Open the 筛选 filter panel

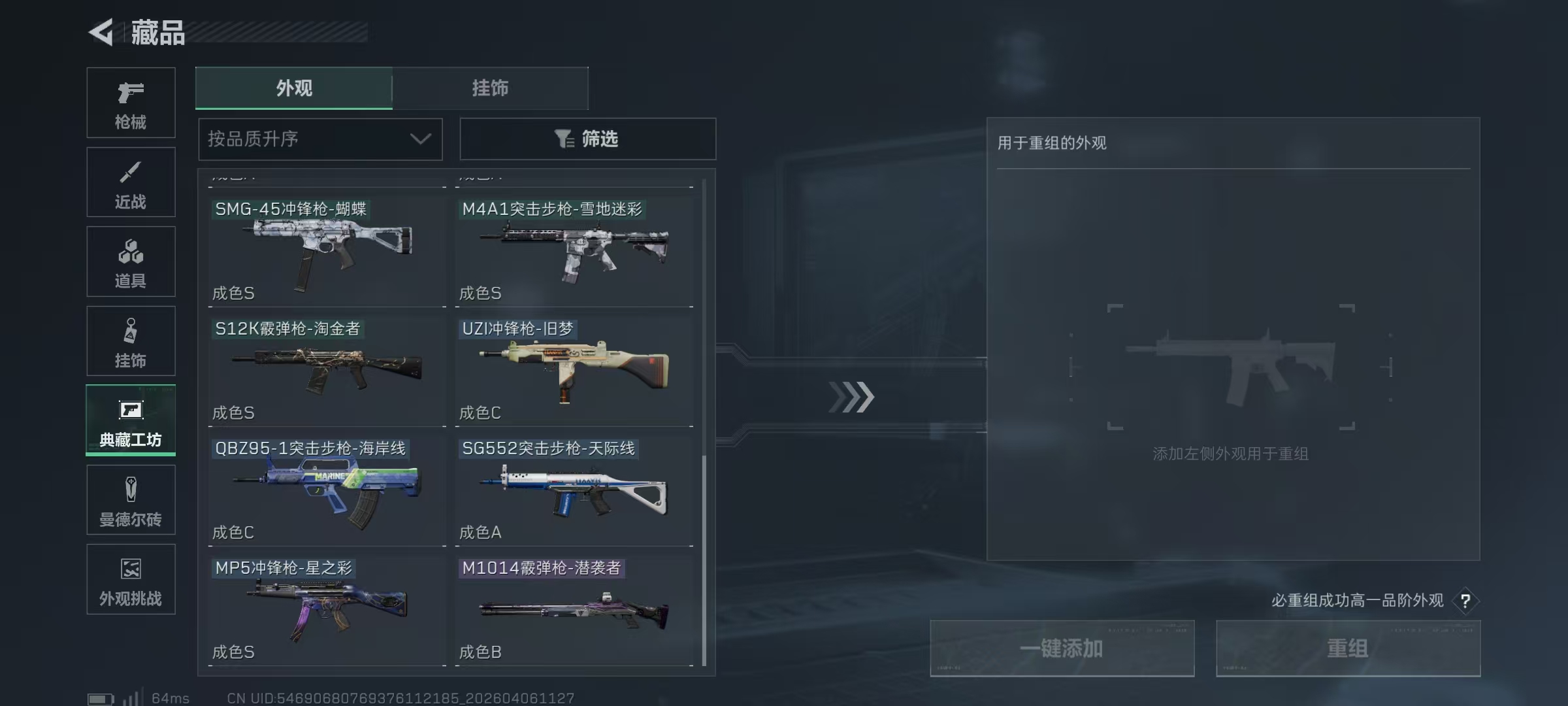587,139
